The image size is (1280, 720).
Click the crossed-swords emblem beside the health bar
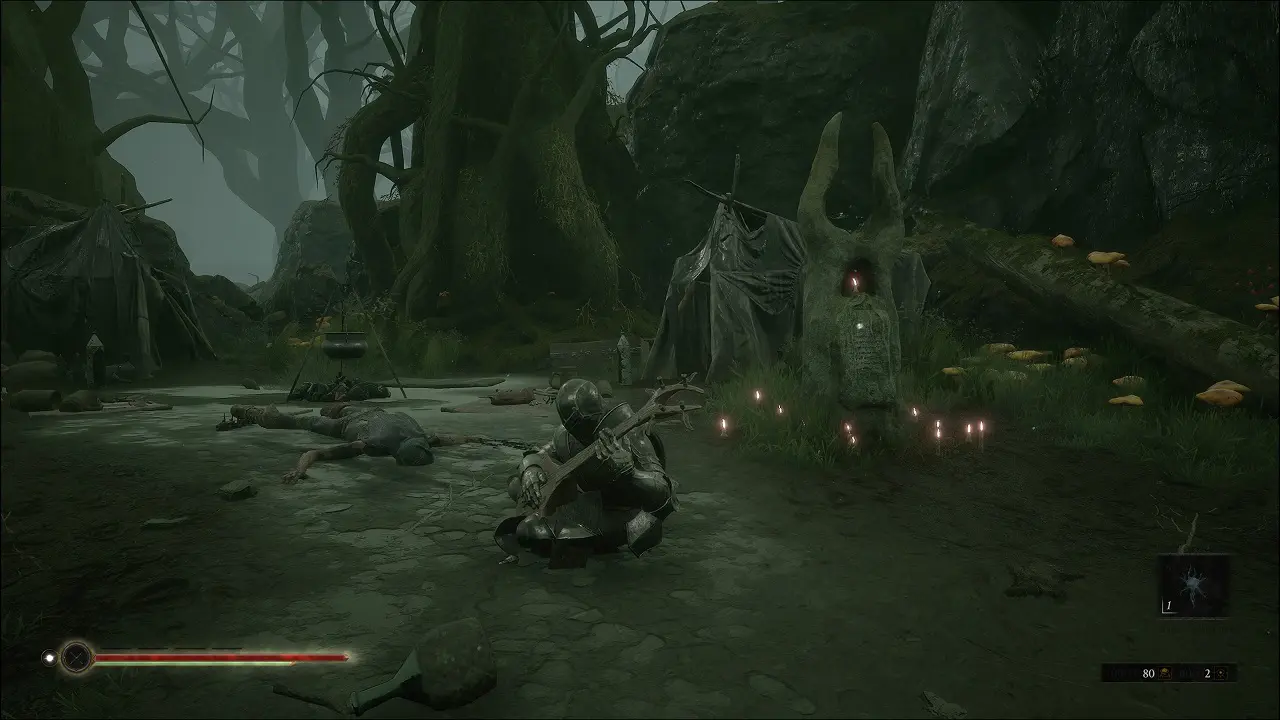[76, 657]
